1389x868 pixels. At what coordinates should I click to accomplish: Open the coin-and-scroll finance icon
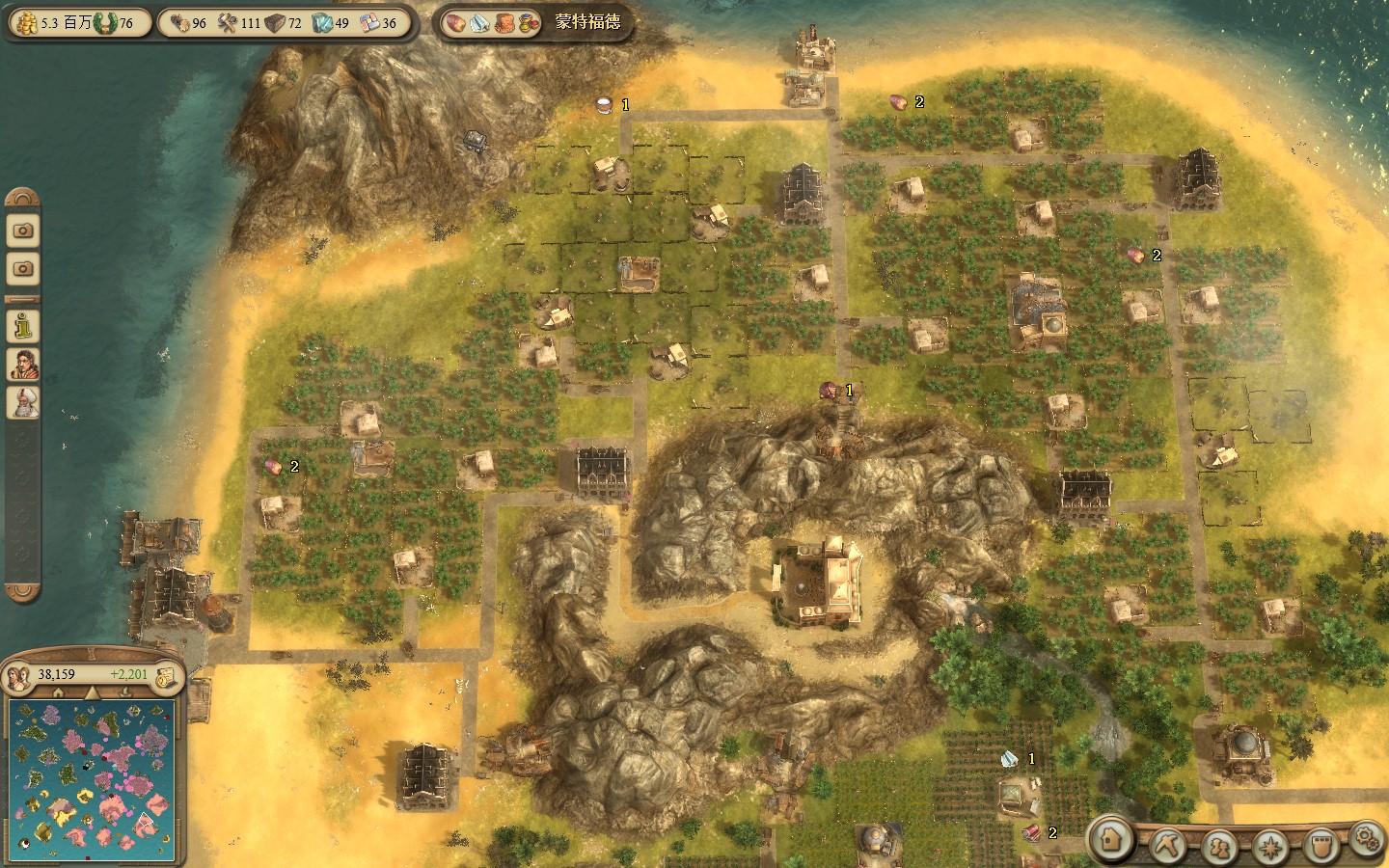point(167,675)
